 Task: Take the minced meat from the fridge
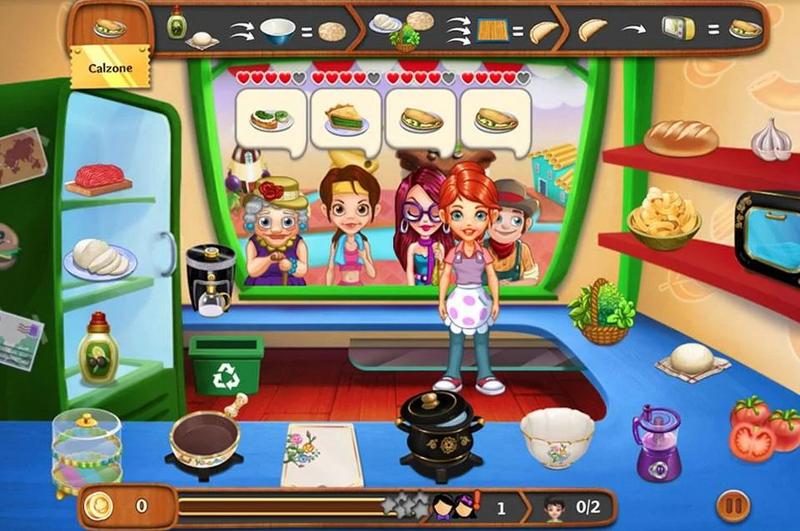pos(99,177)
